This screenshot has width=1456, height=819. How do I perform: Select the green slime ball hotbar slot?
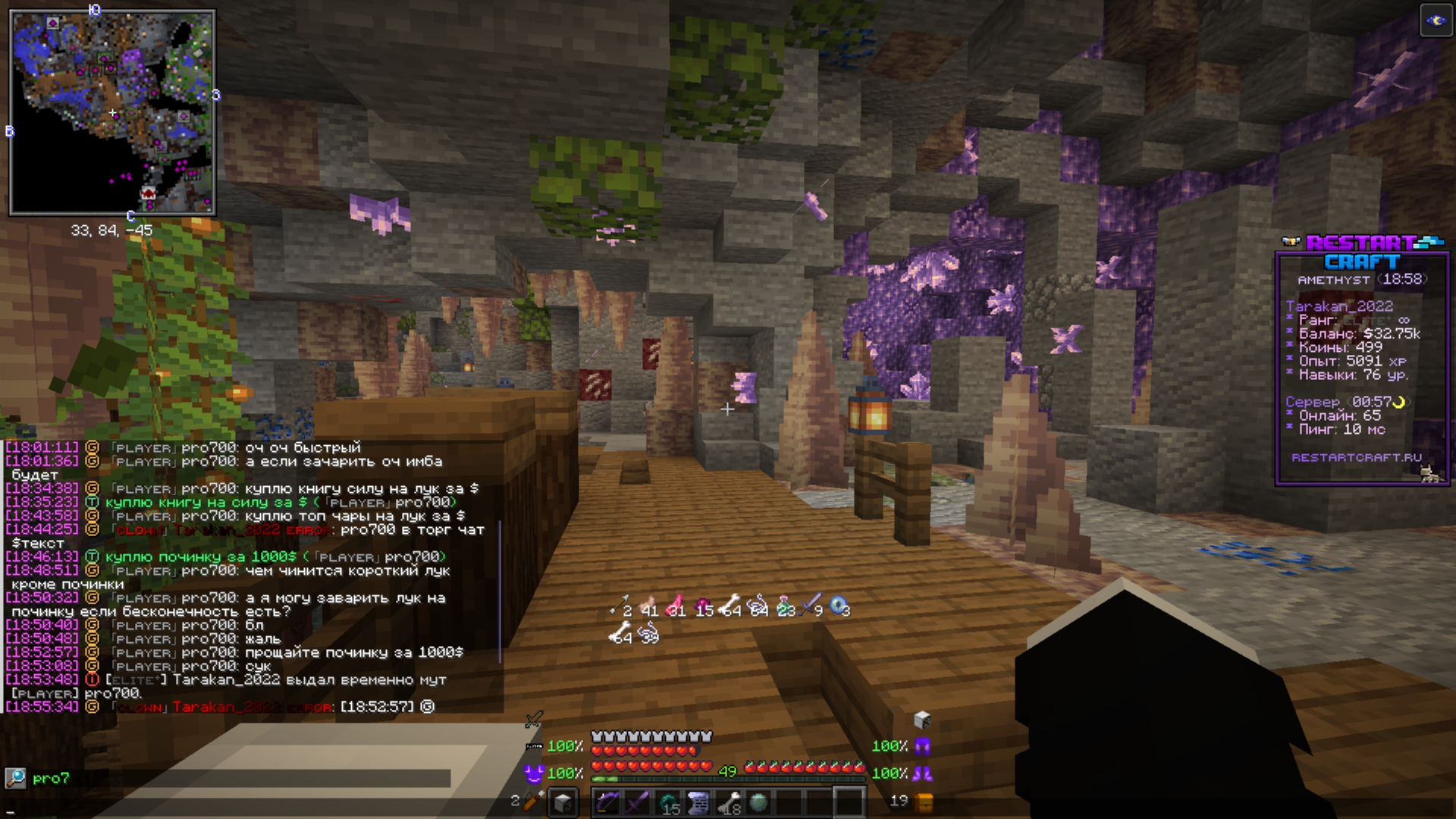tap(758, 802)
